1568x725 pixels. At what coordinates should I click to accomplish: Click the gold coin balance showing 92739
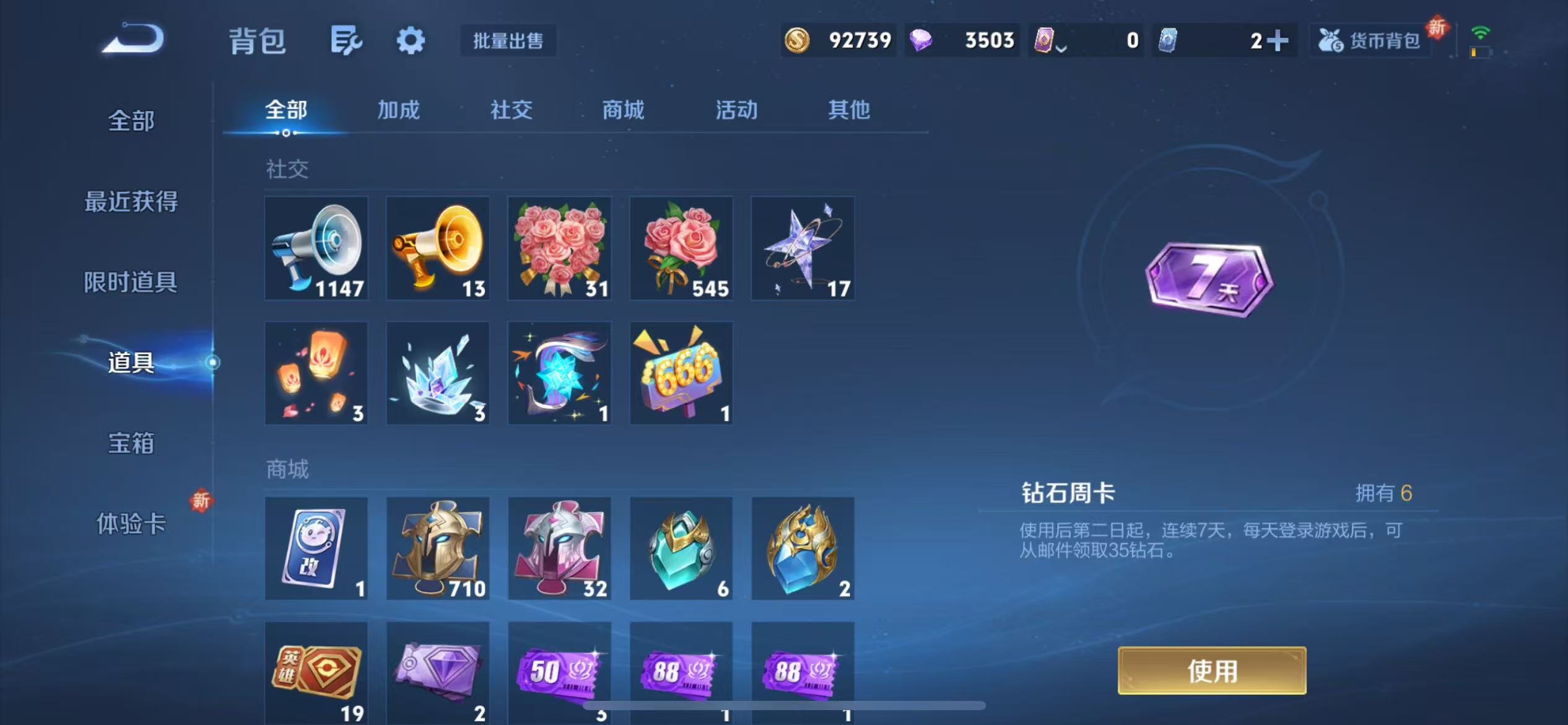click(839, 40)
